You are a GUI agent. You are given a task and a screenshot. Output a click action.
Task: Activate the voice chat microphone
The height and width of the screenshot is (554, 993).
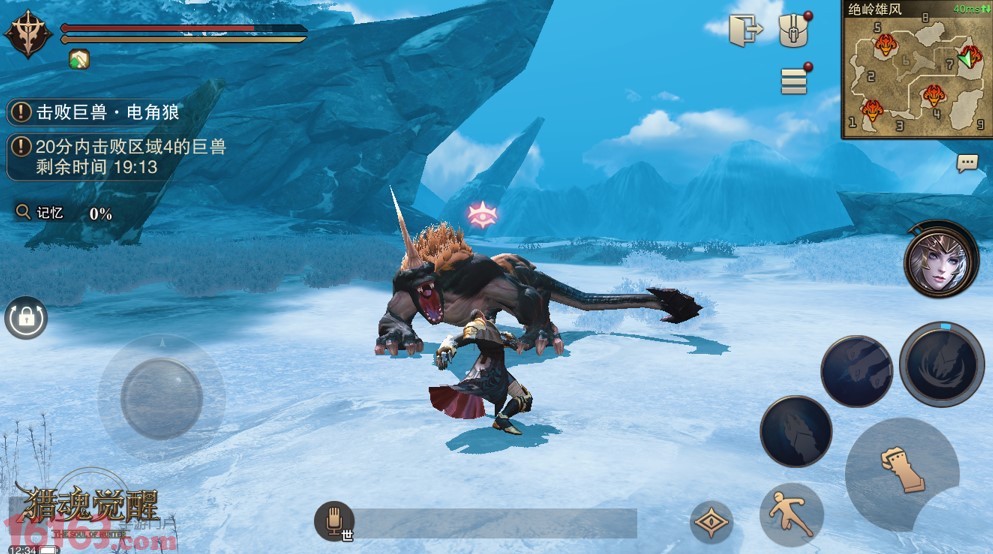(x=334, y=521)
